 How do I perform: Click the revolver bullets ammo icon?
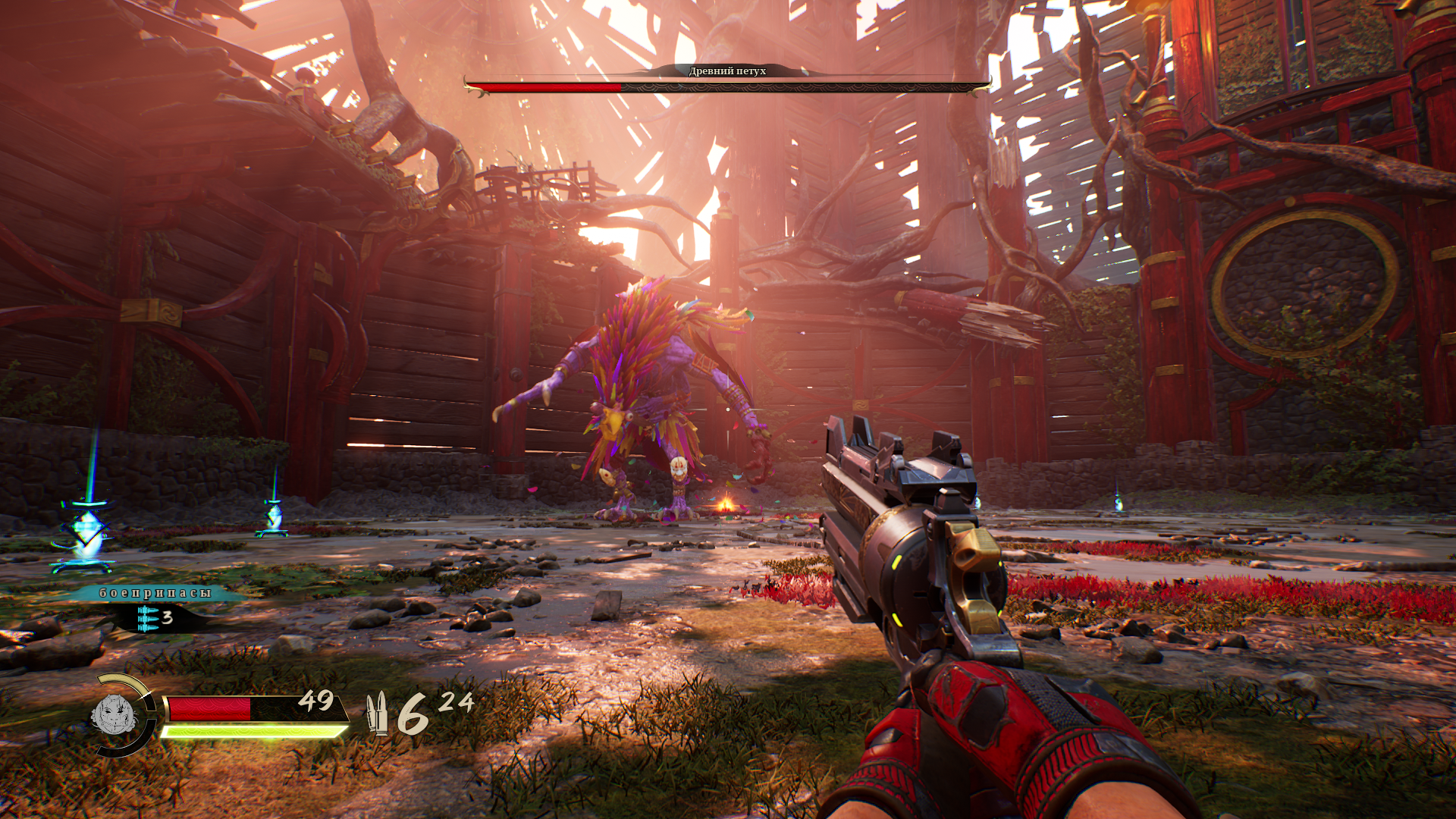coord(377,713)
